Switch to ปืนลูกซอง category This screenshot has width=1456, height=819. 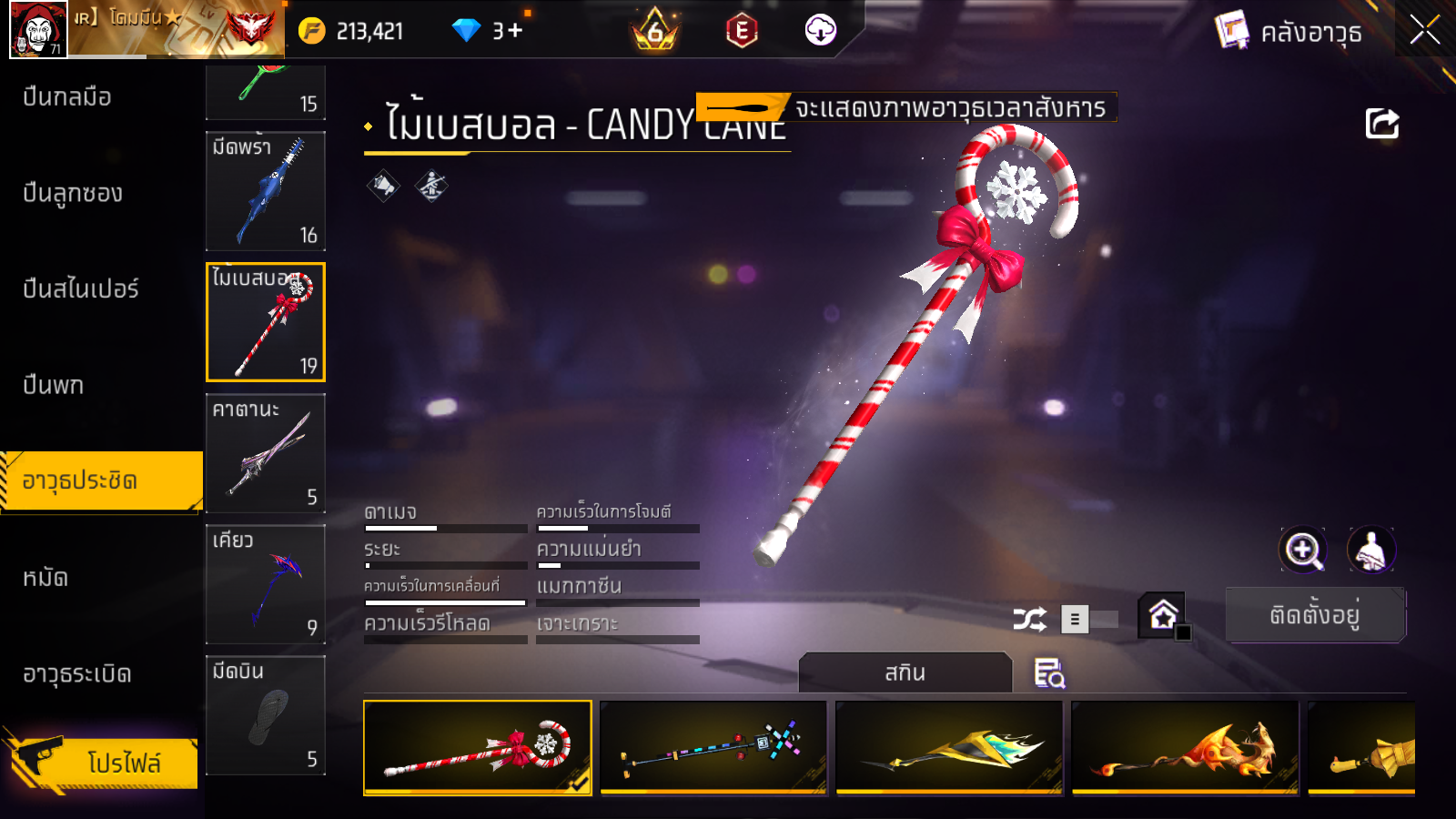coord(73,193)
